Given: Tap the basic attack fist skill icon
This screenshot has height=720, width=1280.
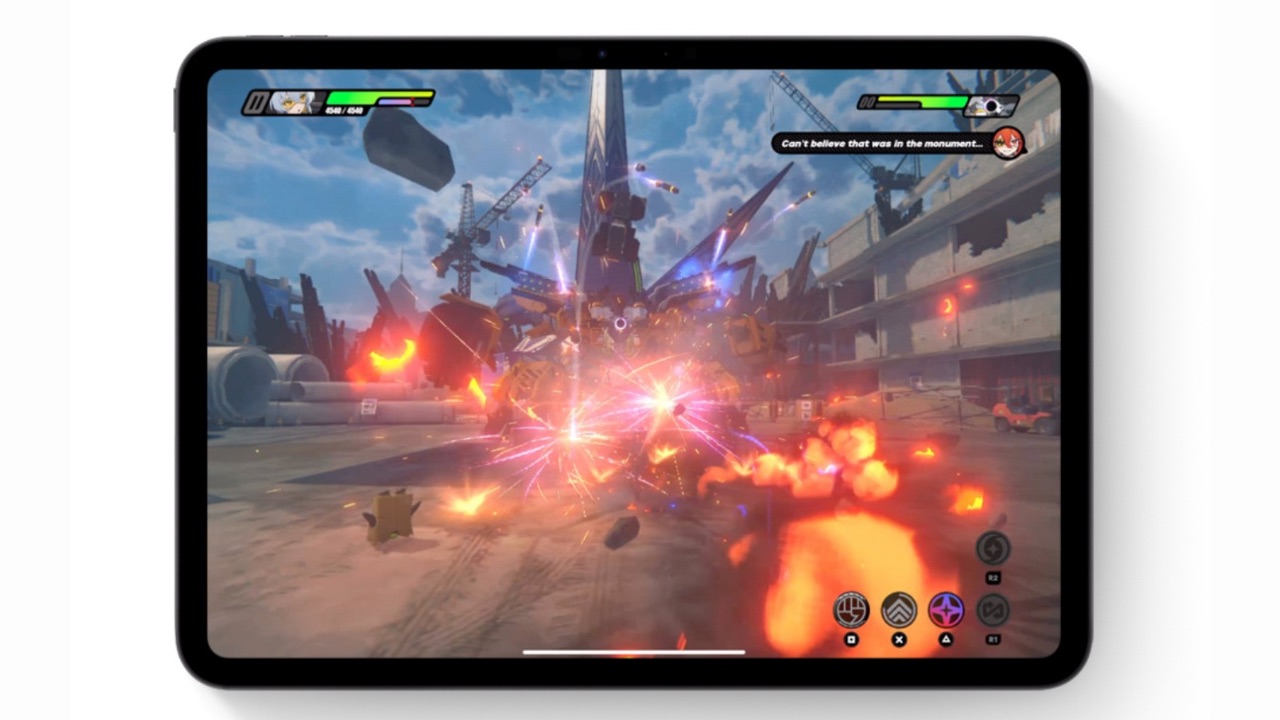Looking at the screenshot, I should (850, 610).
